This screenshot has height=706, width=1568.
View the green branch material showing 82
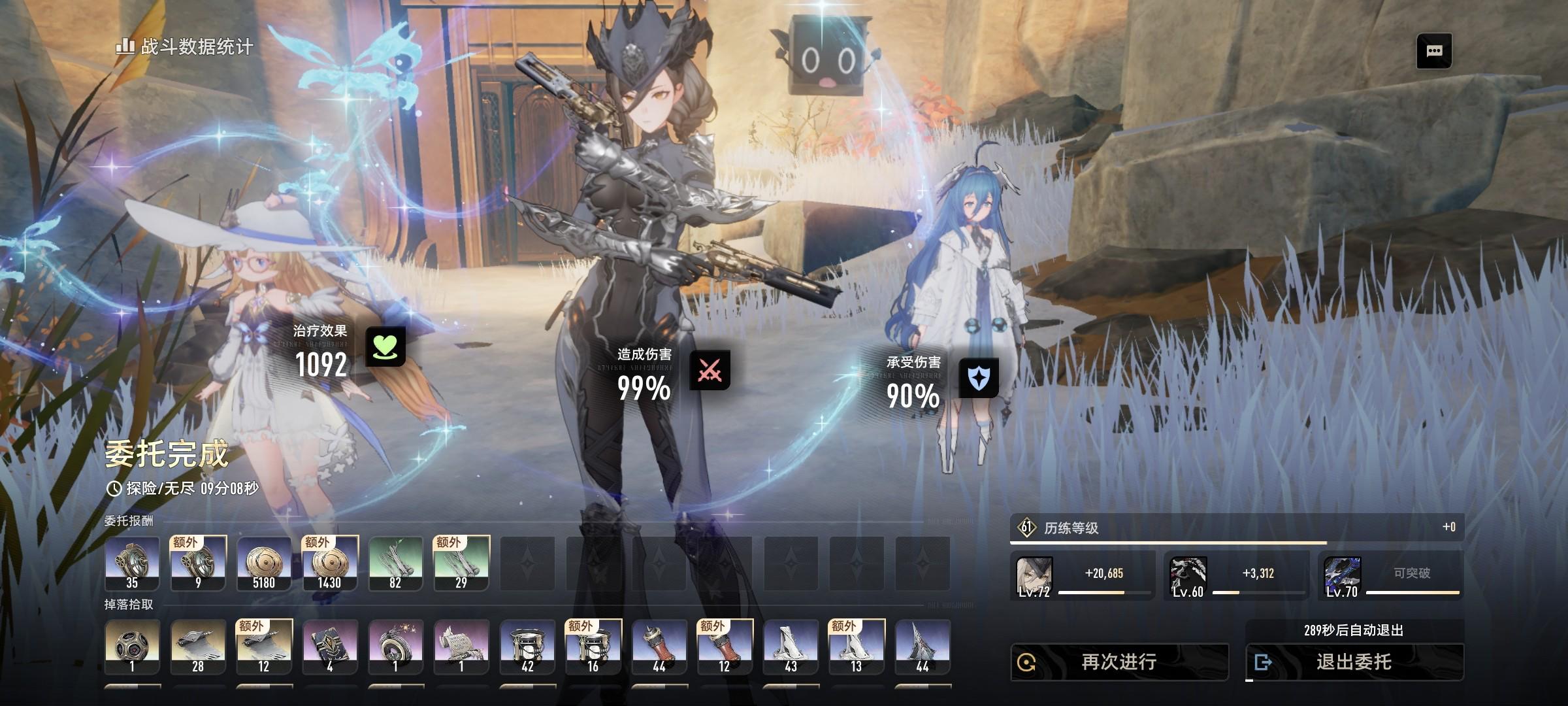395,563
